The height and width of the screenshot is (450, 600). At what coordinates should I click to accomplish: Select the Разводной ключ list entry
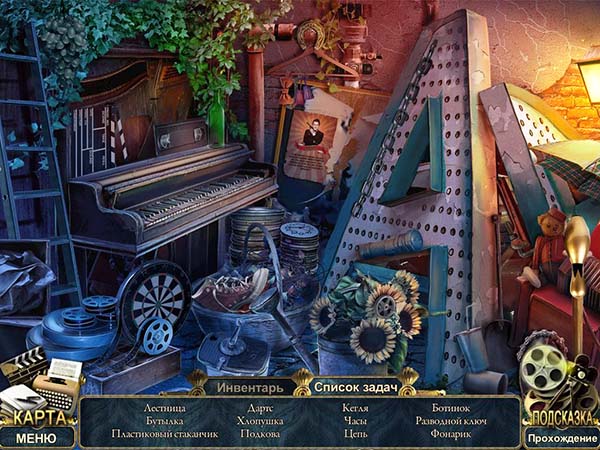(450, 421)
